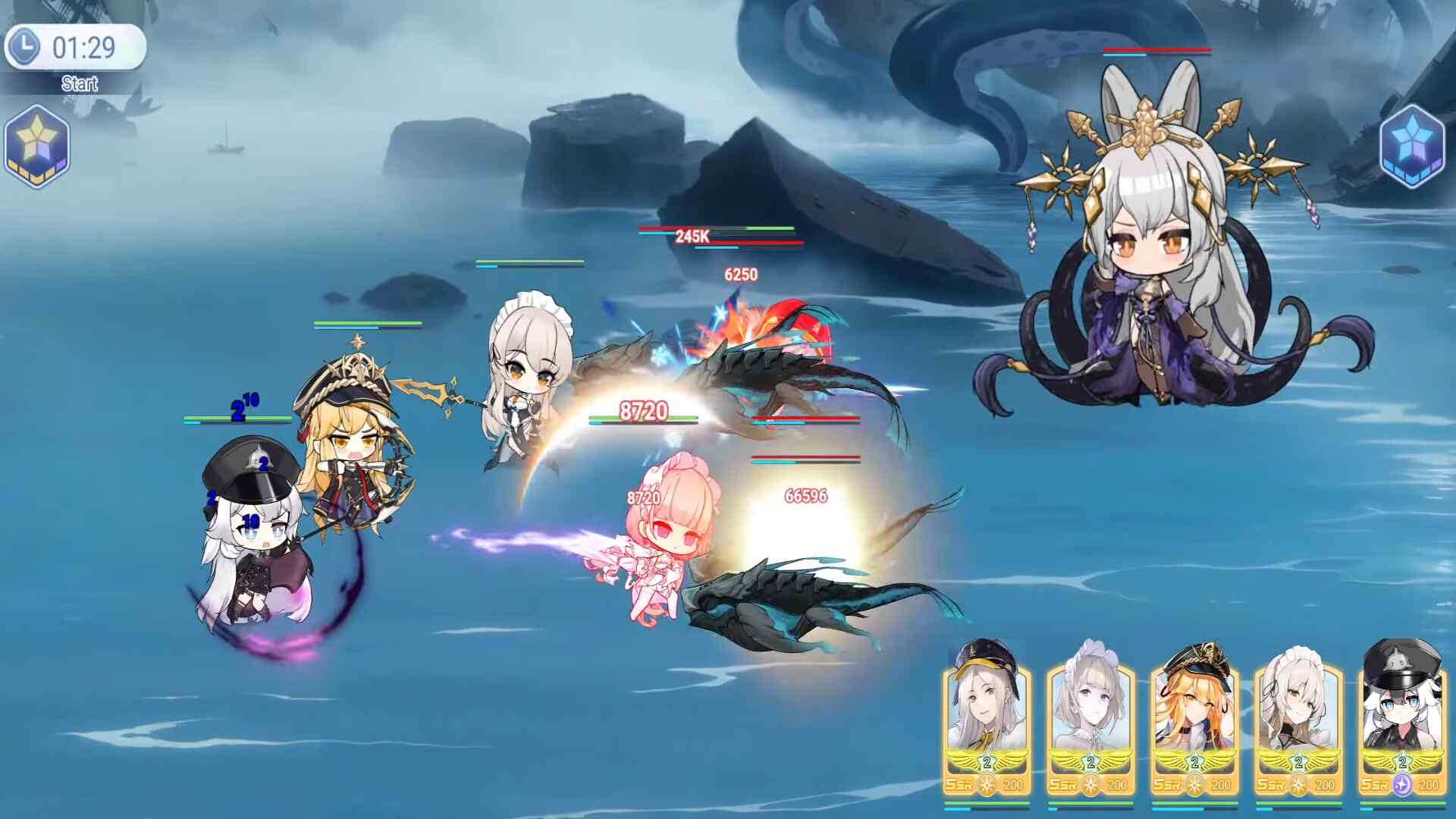This screenshot has width=1456, height=819.
Task: Click the 200 cost value on the first card
Action: [x=1013, y=785]
